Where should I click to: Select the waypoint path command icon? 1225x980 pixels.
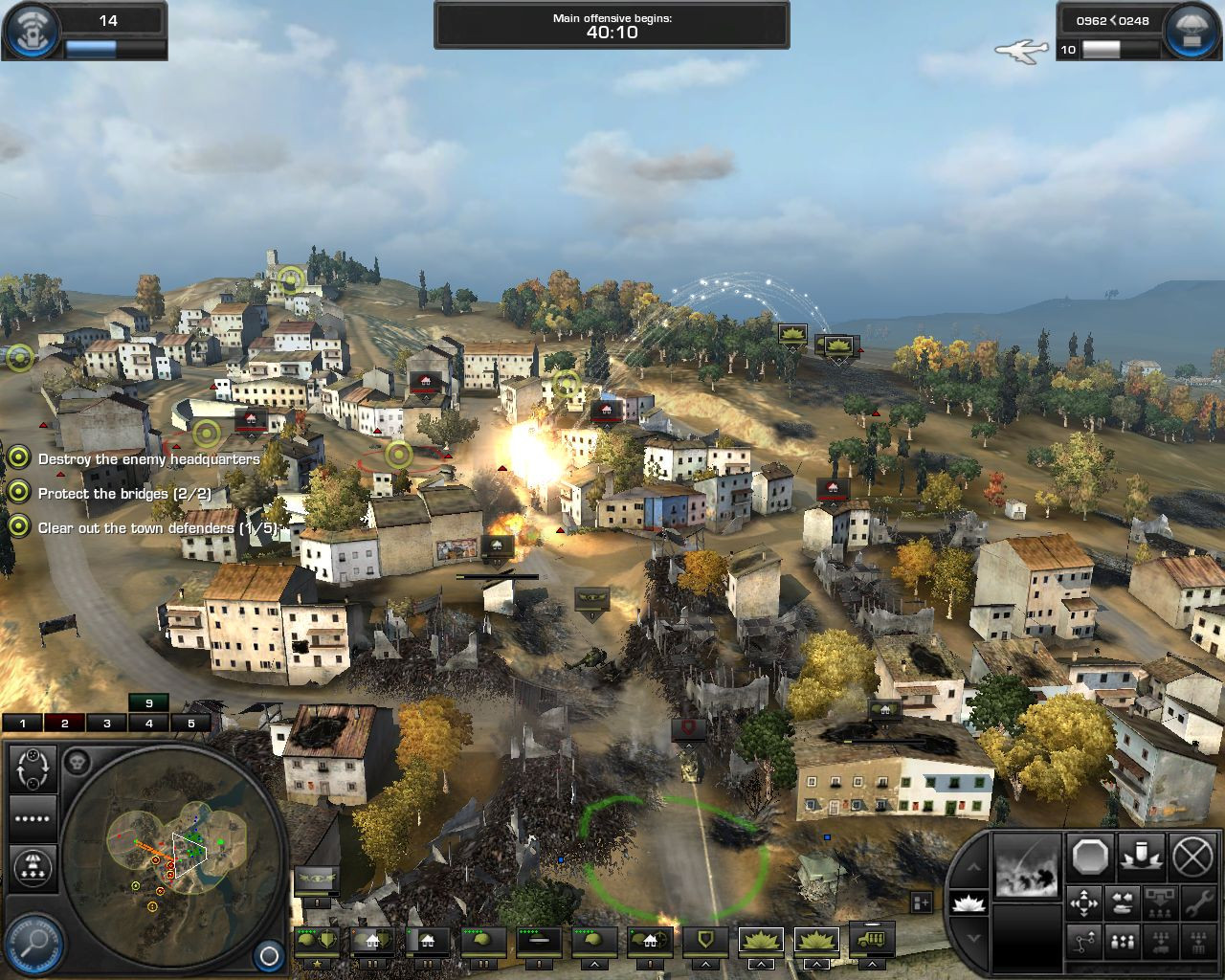tap(1084, 942)
